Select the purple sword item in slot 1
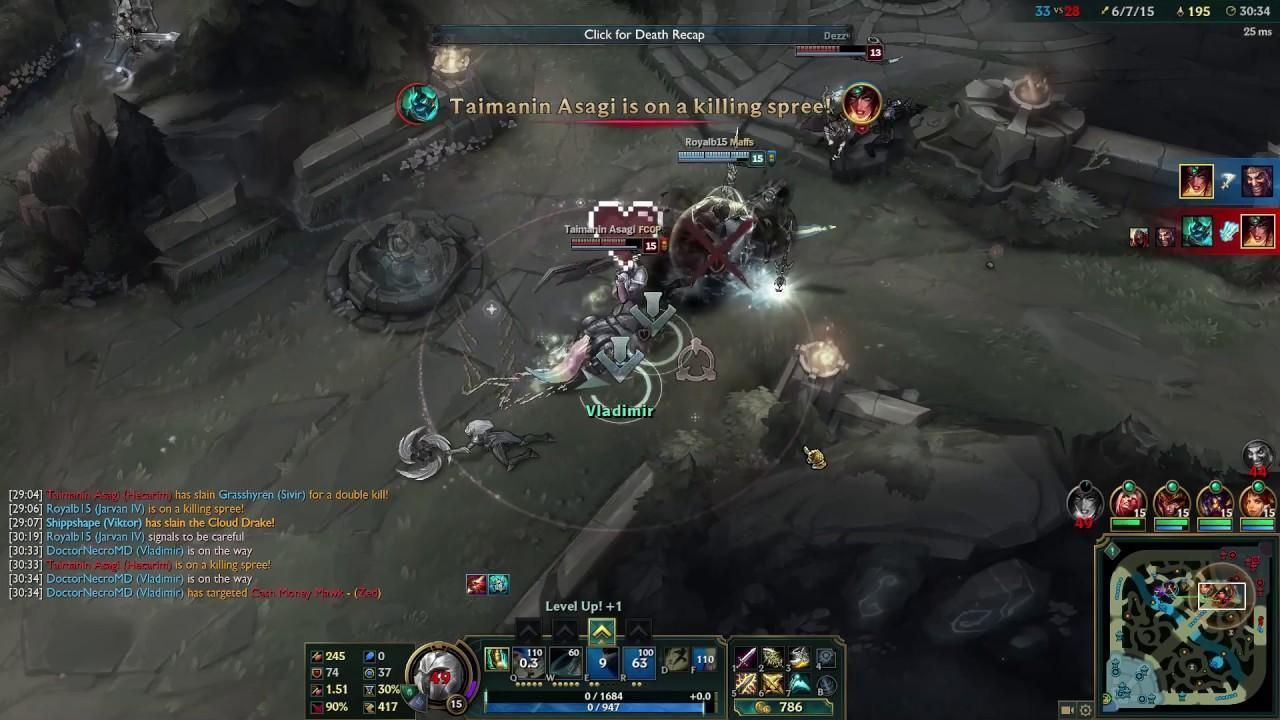 [746, 658]
